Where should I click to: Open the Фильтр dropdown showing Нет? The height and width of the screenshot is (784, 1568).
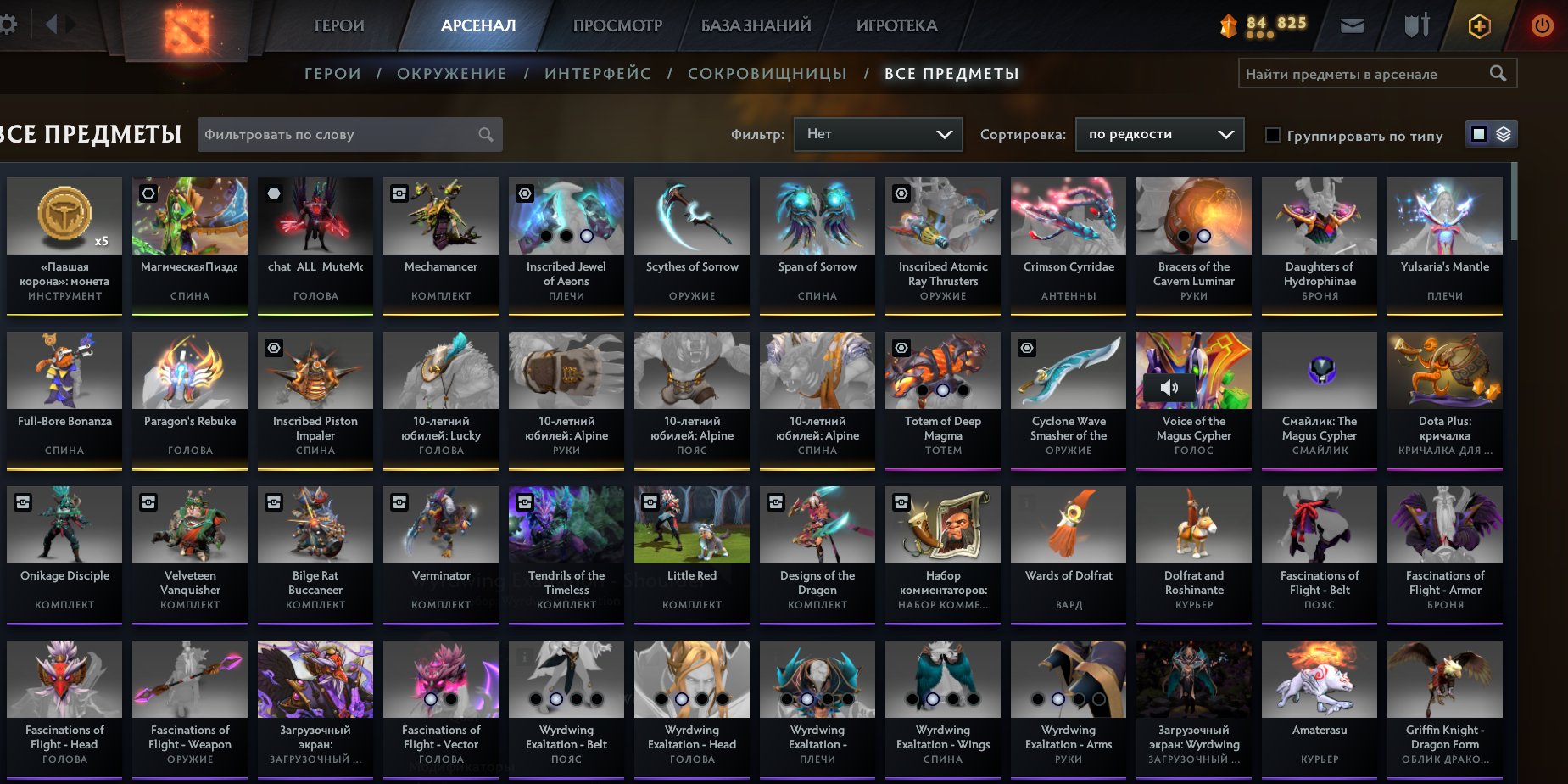[x=878, y=133]
